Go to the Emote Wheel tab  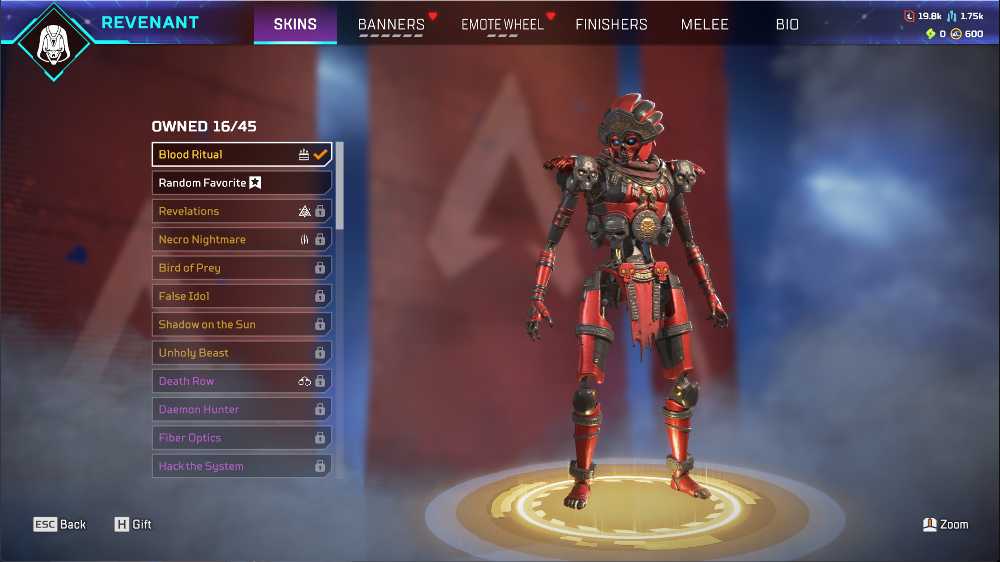502,24
